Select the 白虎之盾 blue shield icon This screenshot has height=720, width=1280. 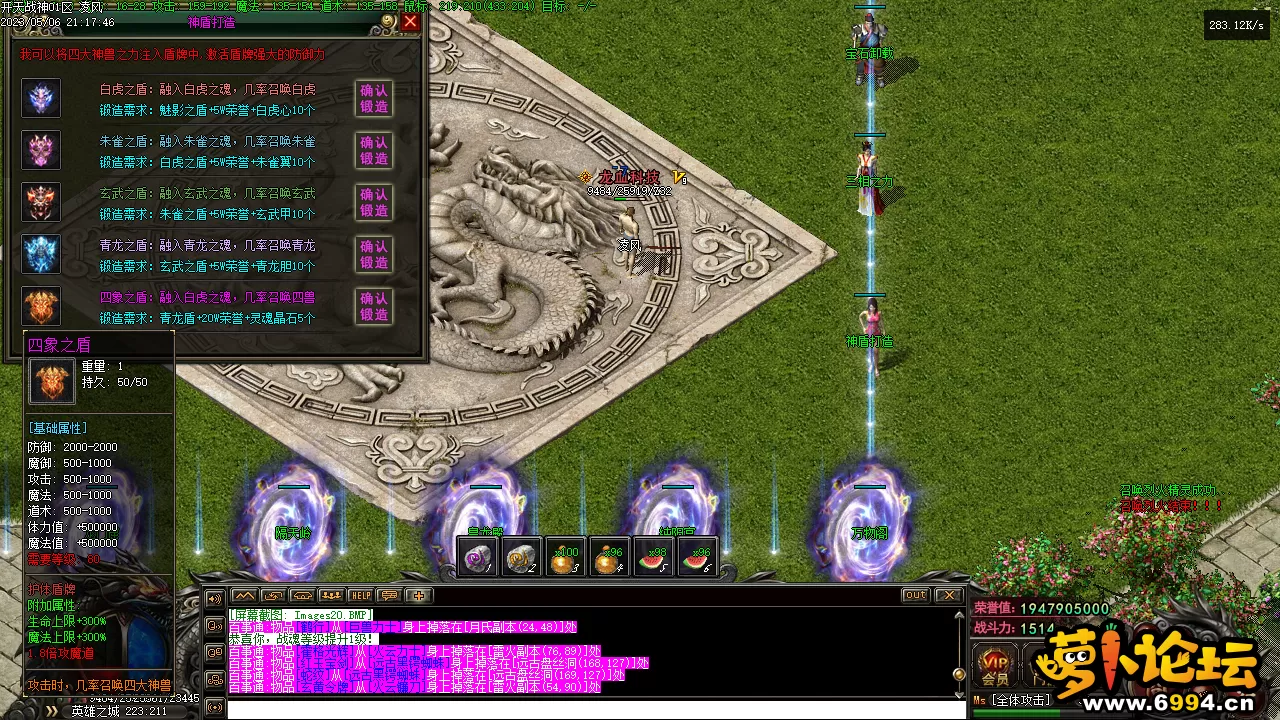click(x=41, y=98)
